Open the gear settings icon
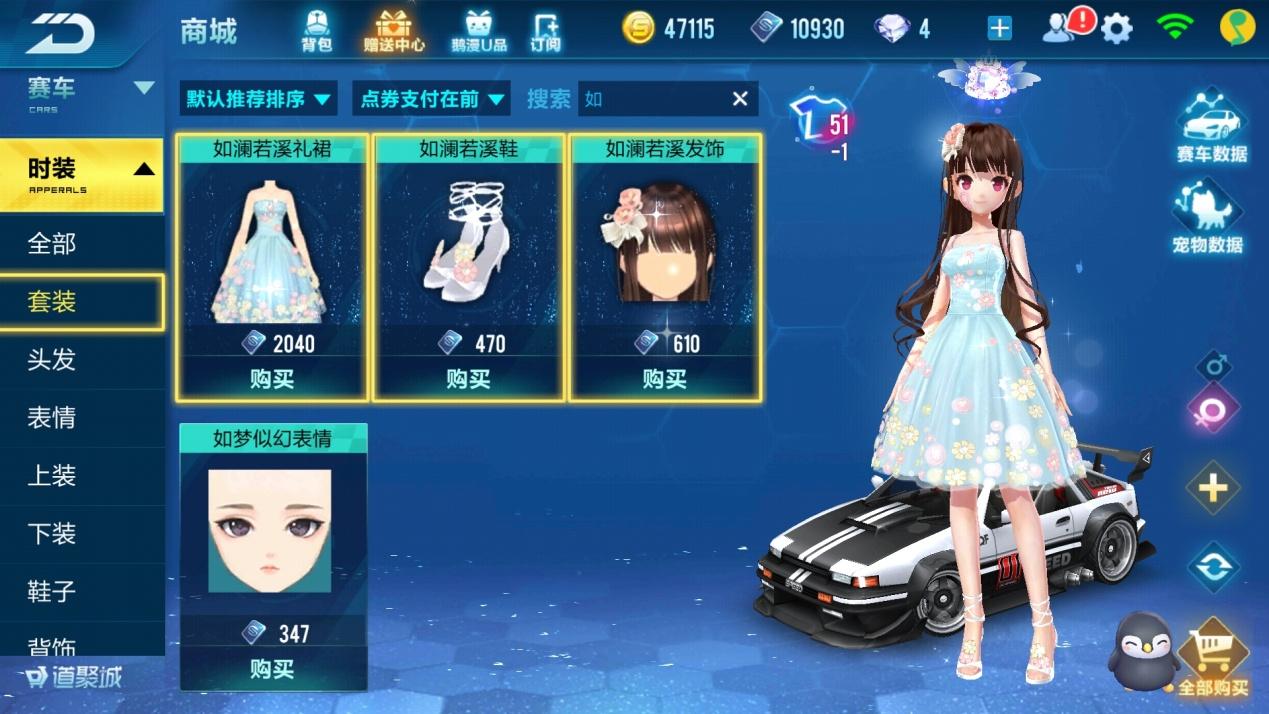This screenshot has width=1269, height=714. [x=1116, y=29]
